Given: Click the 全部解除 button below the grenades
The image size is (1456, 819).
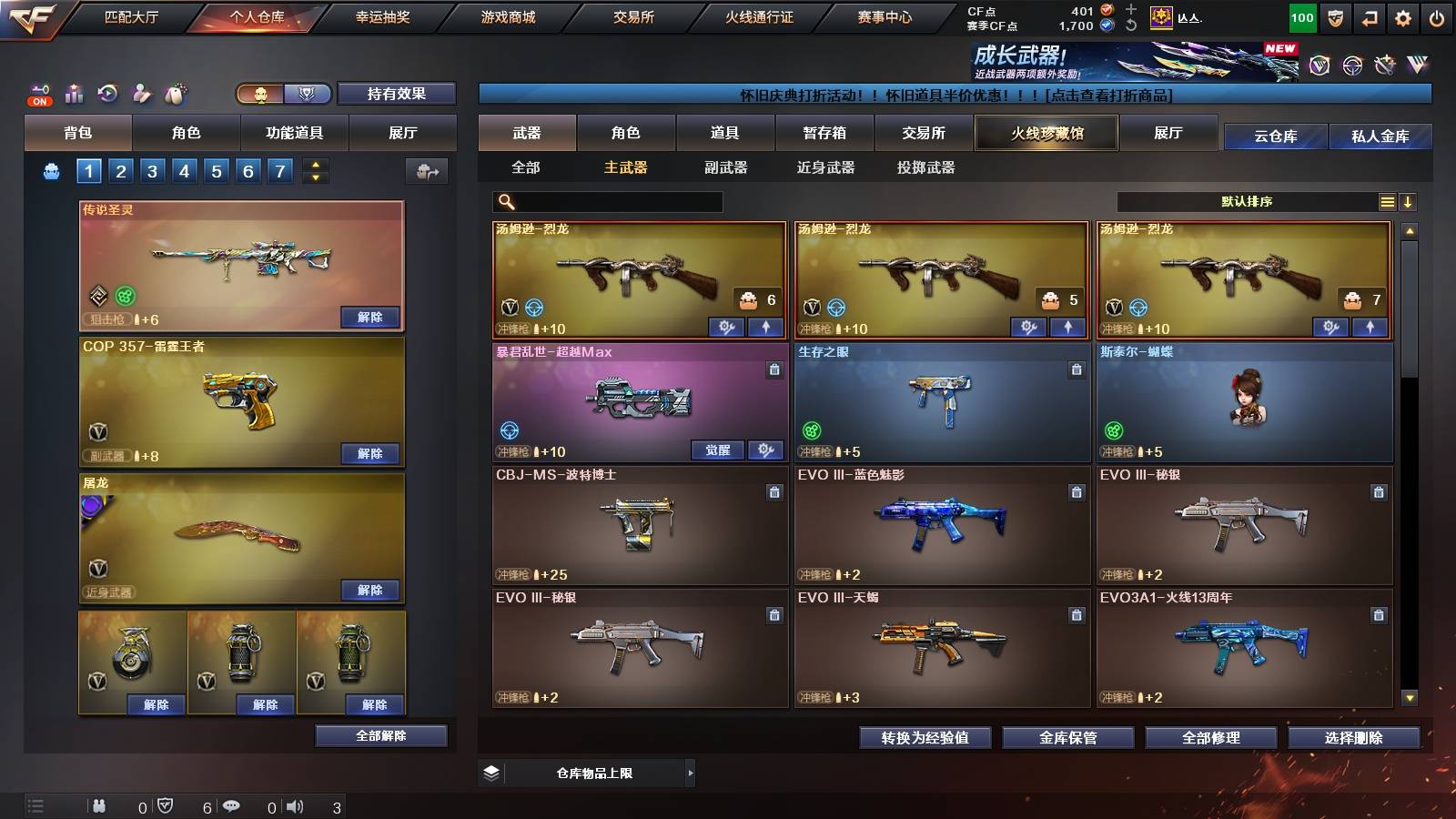Looking at the screenshot, I should click(x=381, y=736).
